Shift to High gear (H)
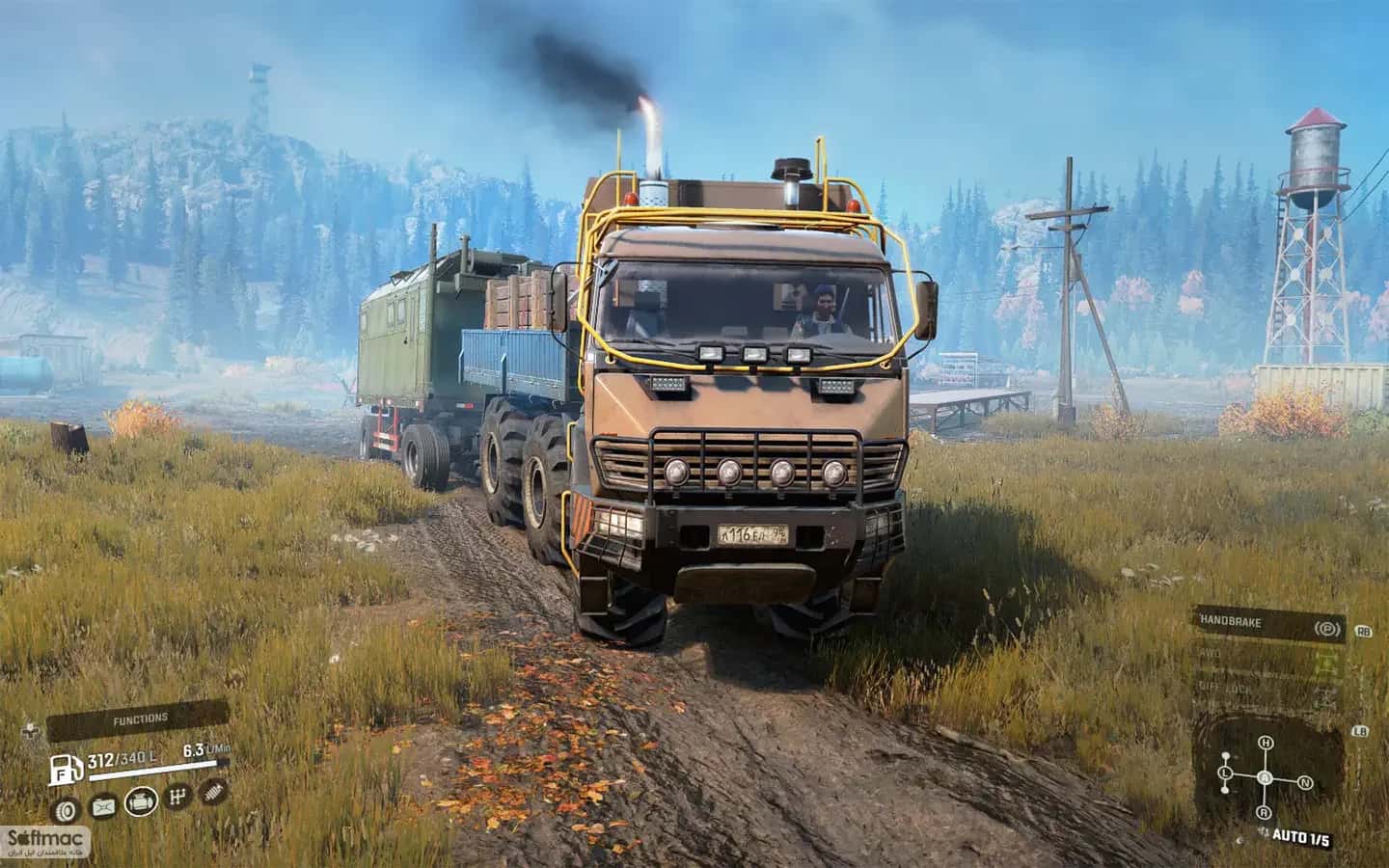 click(1265, 742)
